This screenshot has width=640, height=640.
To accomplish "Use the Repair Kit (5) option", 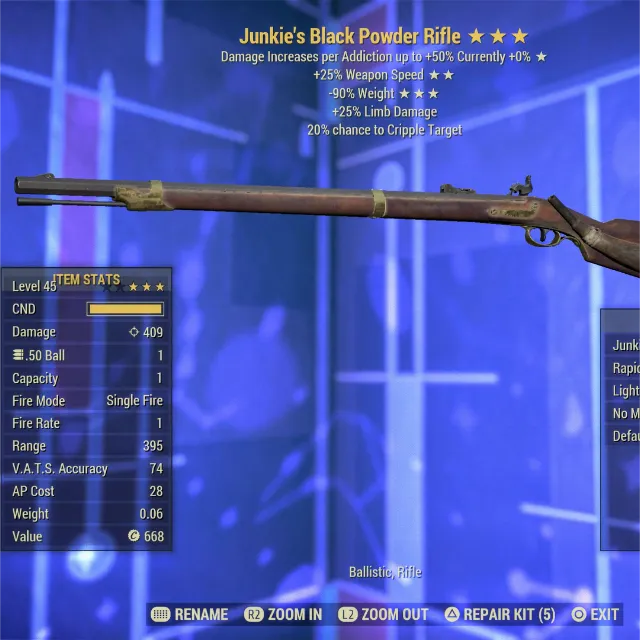I will [499, 614].
